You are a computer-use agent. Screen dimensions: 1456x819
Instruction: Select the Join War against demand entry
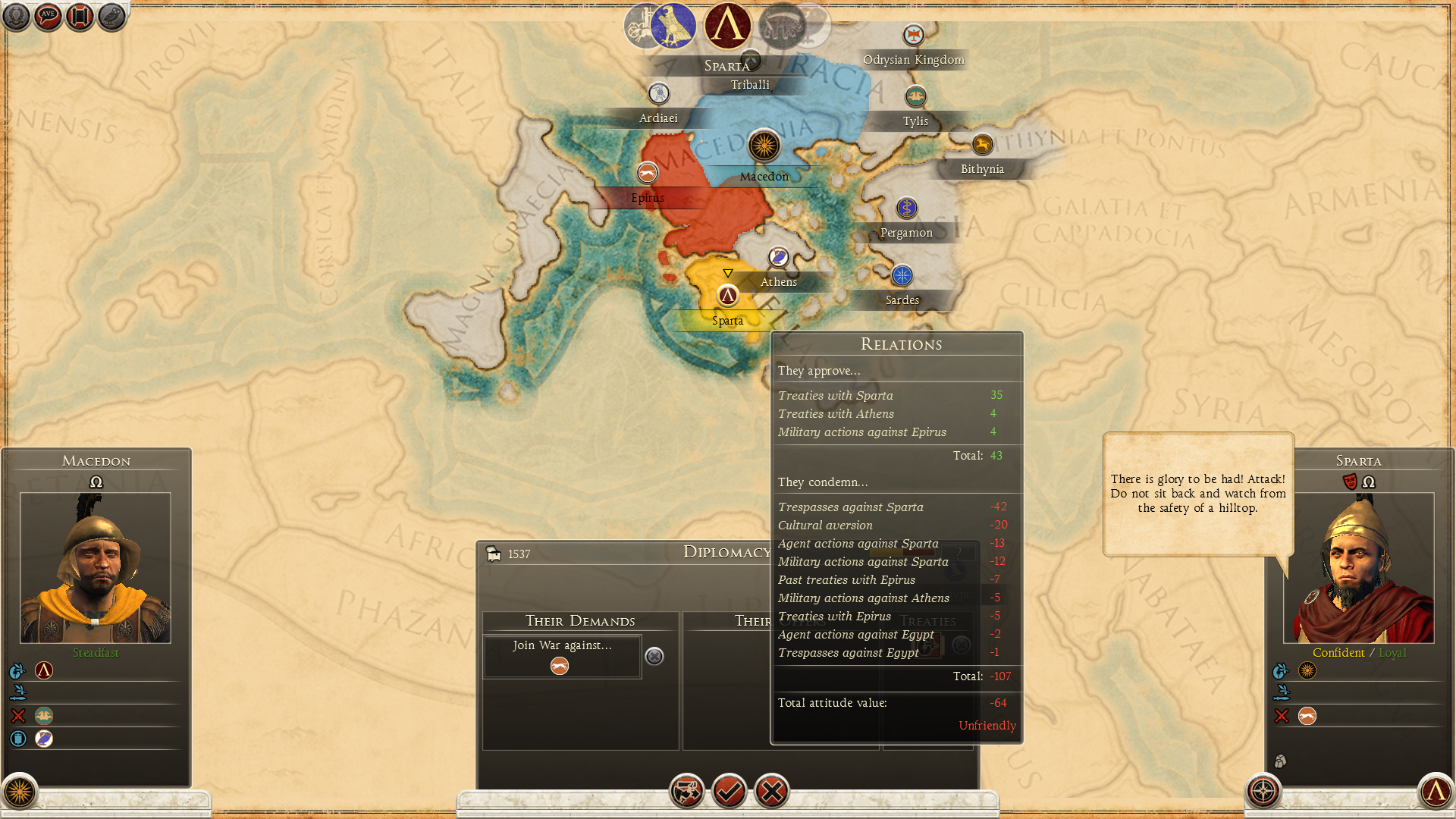coord(562,656)
